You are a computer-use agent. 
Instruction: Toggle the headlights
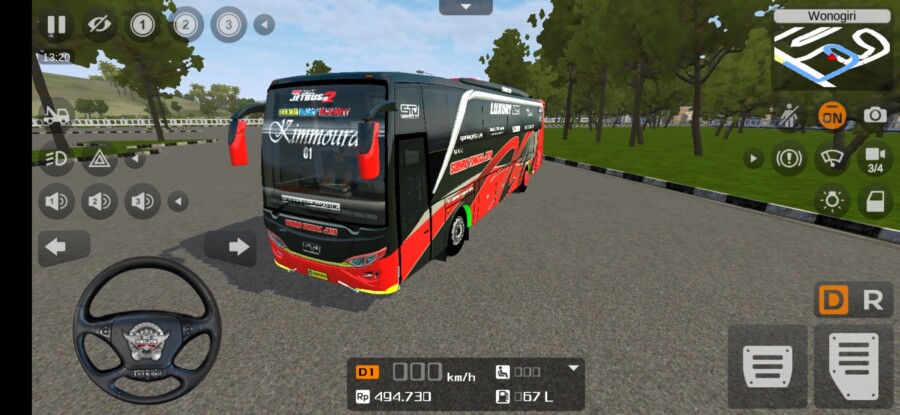click(56, 158)
